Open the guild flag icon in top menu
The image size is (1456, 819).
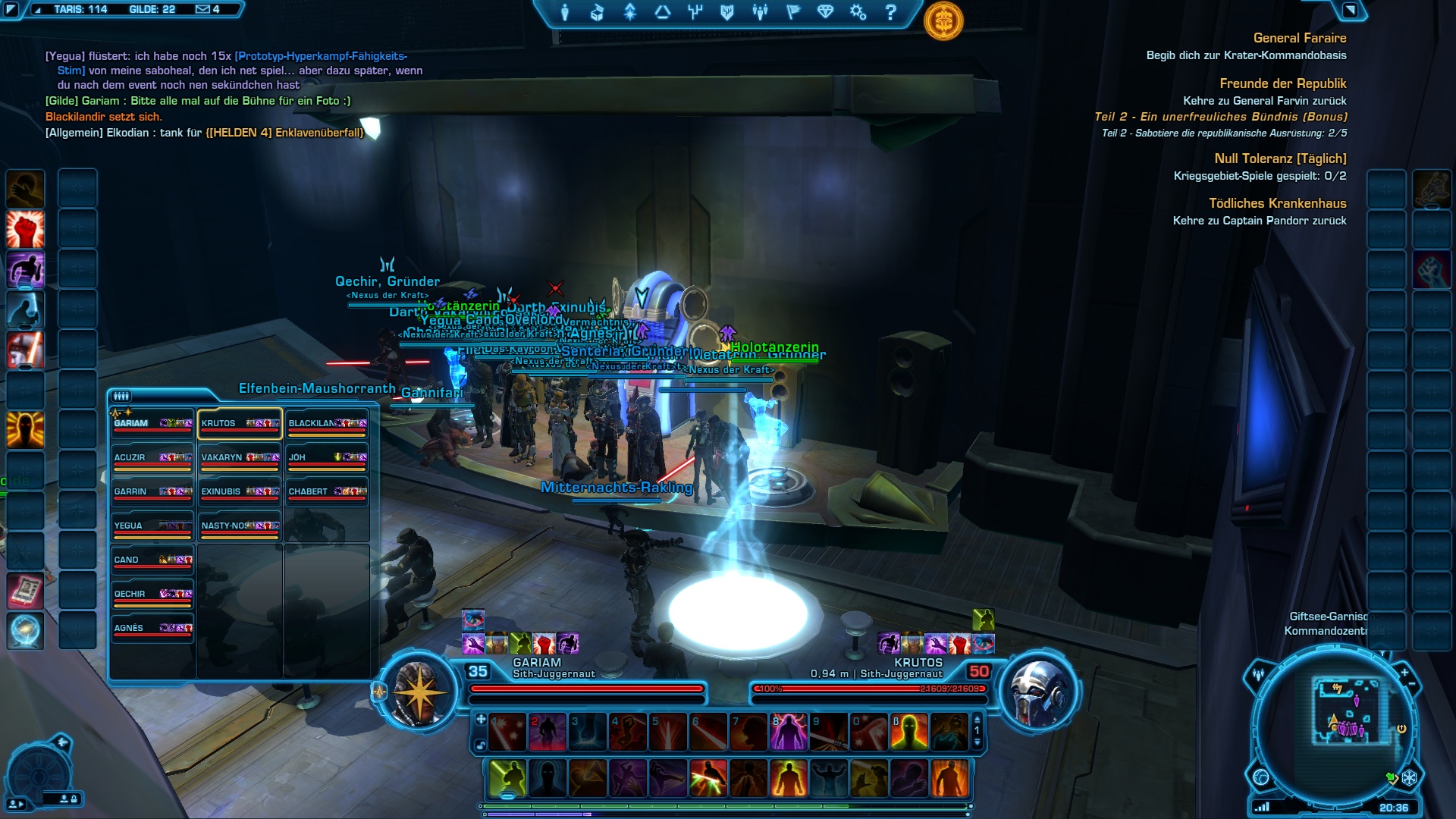pos(793,12)
